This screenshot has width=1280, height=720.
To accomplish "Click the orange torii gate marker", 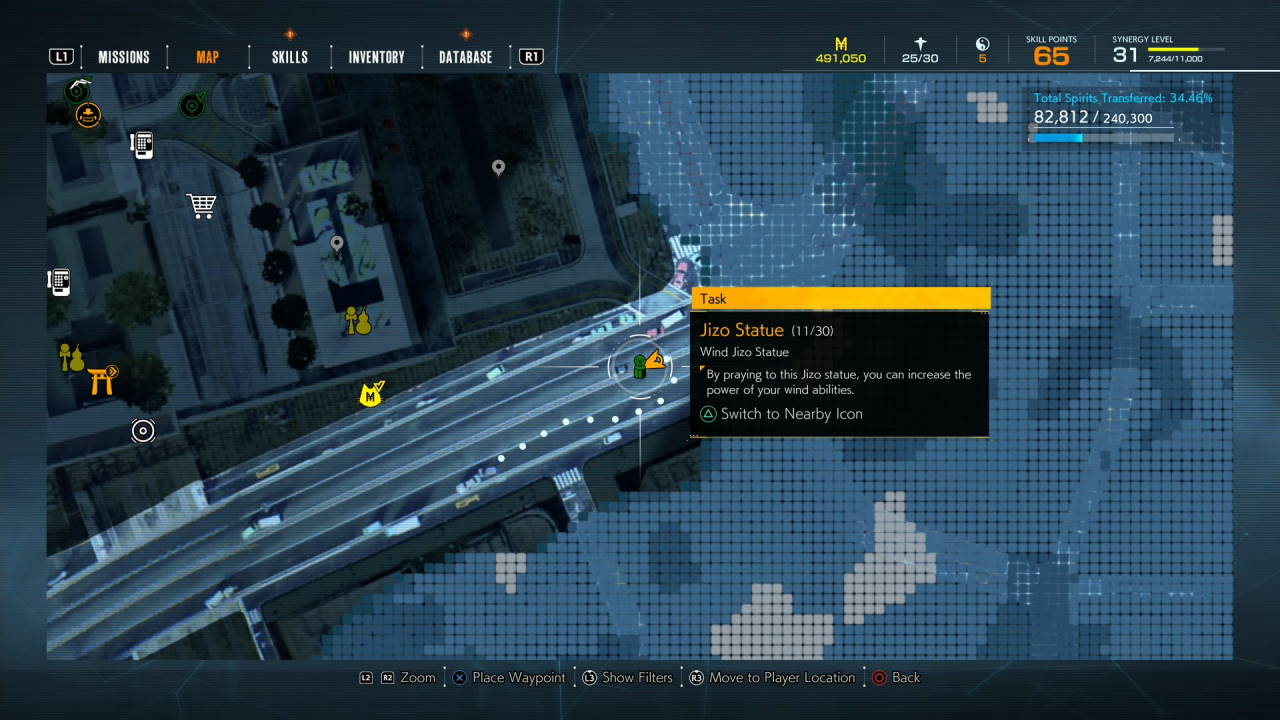I will 102,380.
